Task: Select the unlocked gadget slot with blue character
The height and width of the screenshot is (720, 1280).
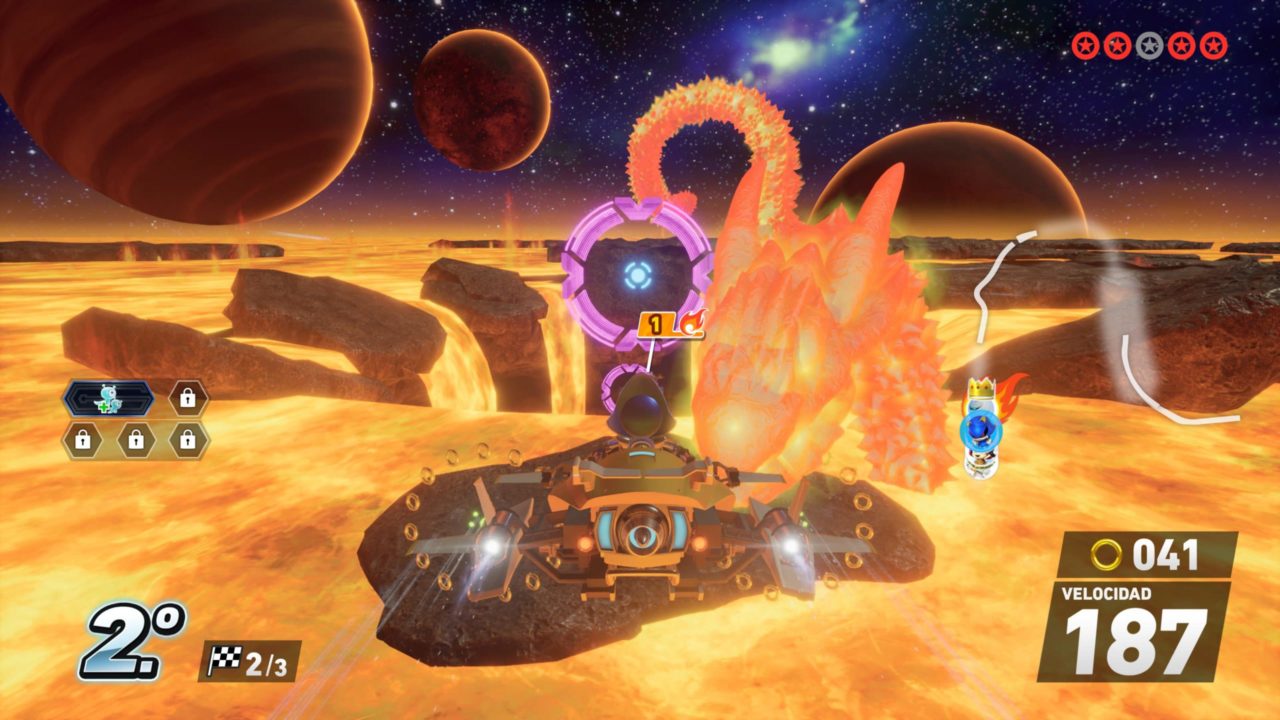Action: 108,398
